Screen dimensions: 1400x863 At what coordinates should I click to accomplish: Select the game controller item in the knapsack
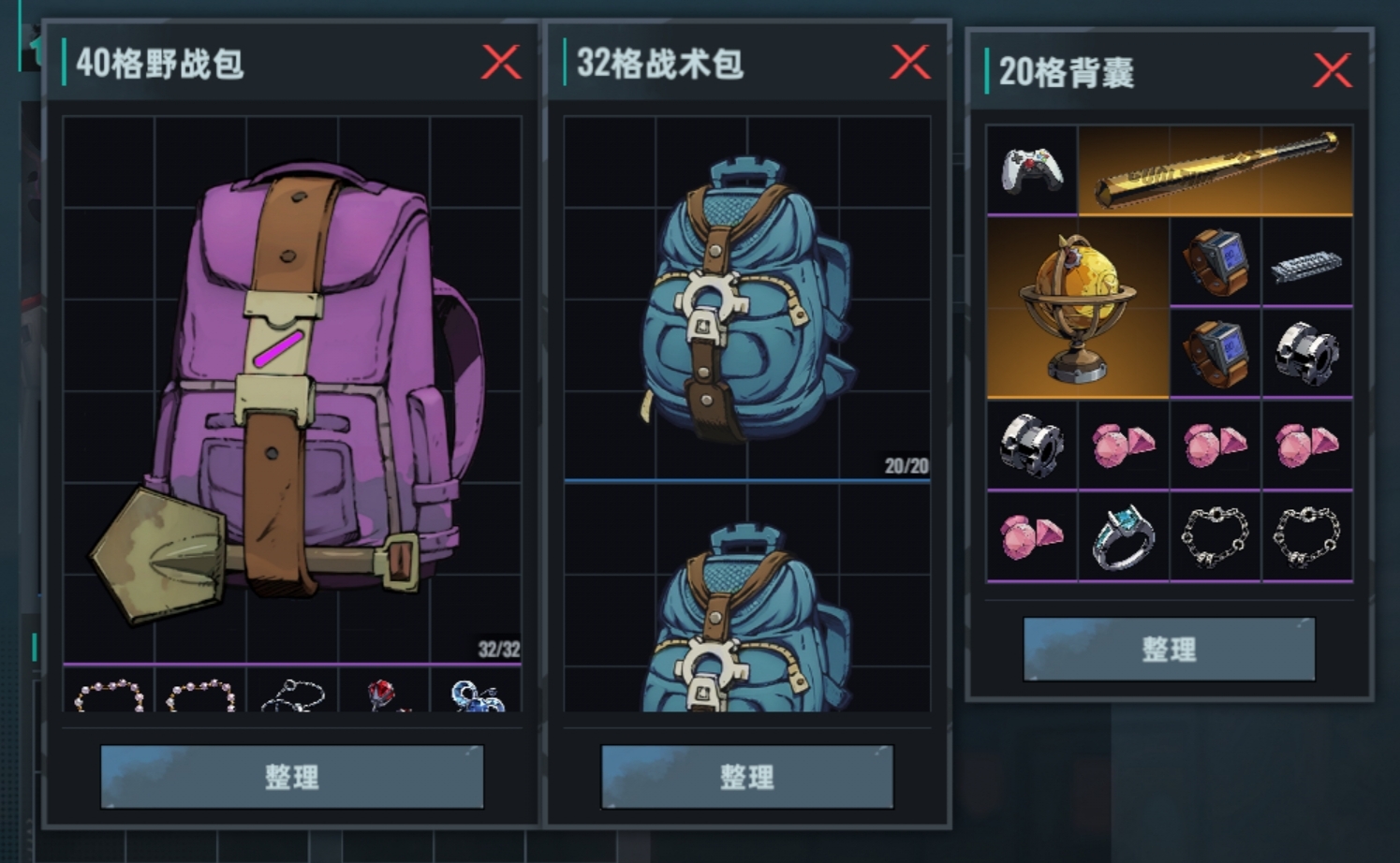tap(1032, 171)
